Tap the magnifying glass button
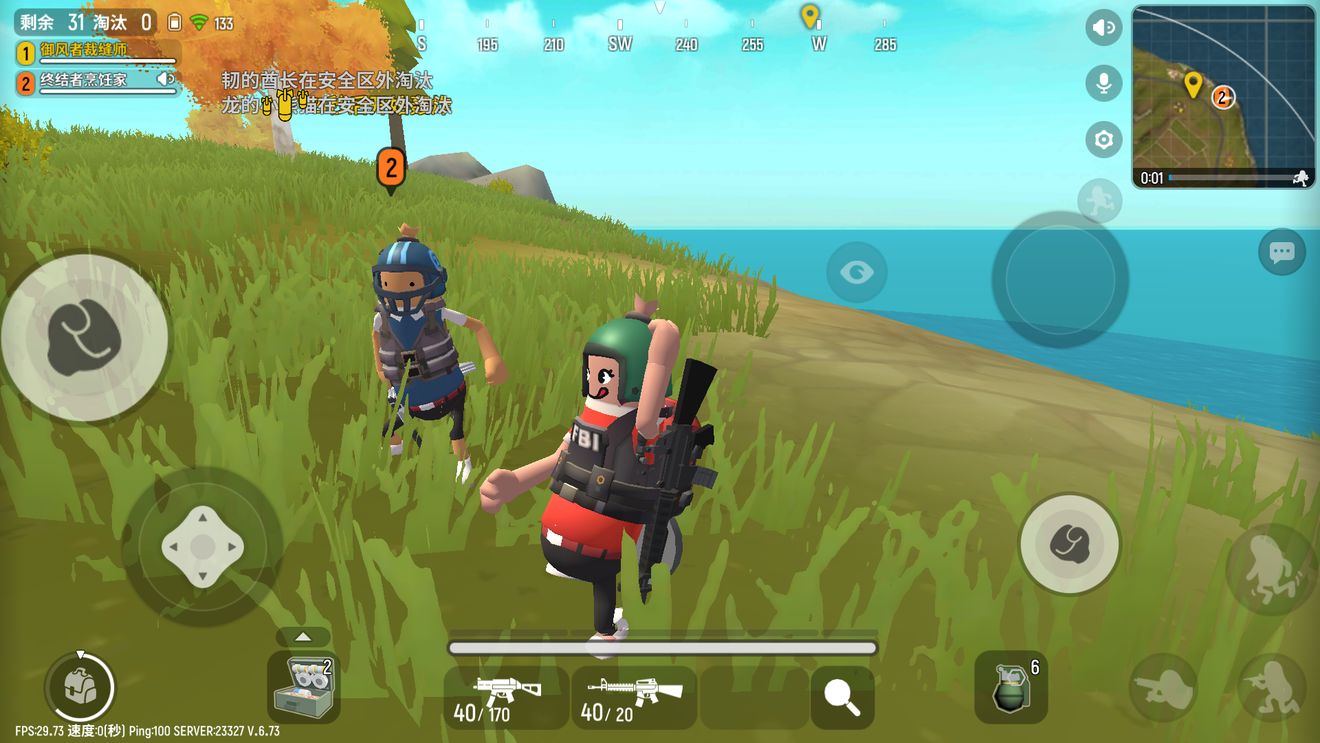 842,697
